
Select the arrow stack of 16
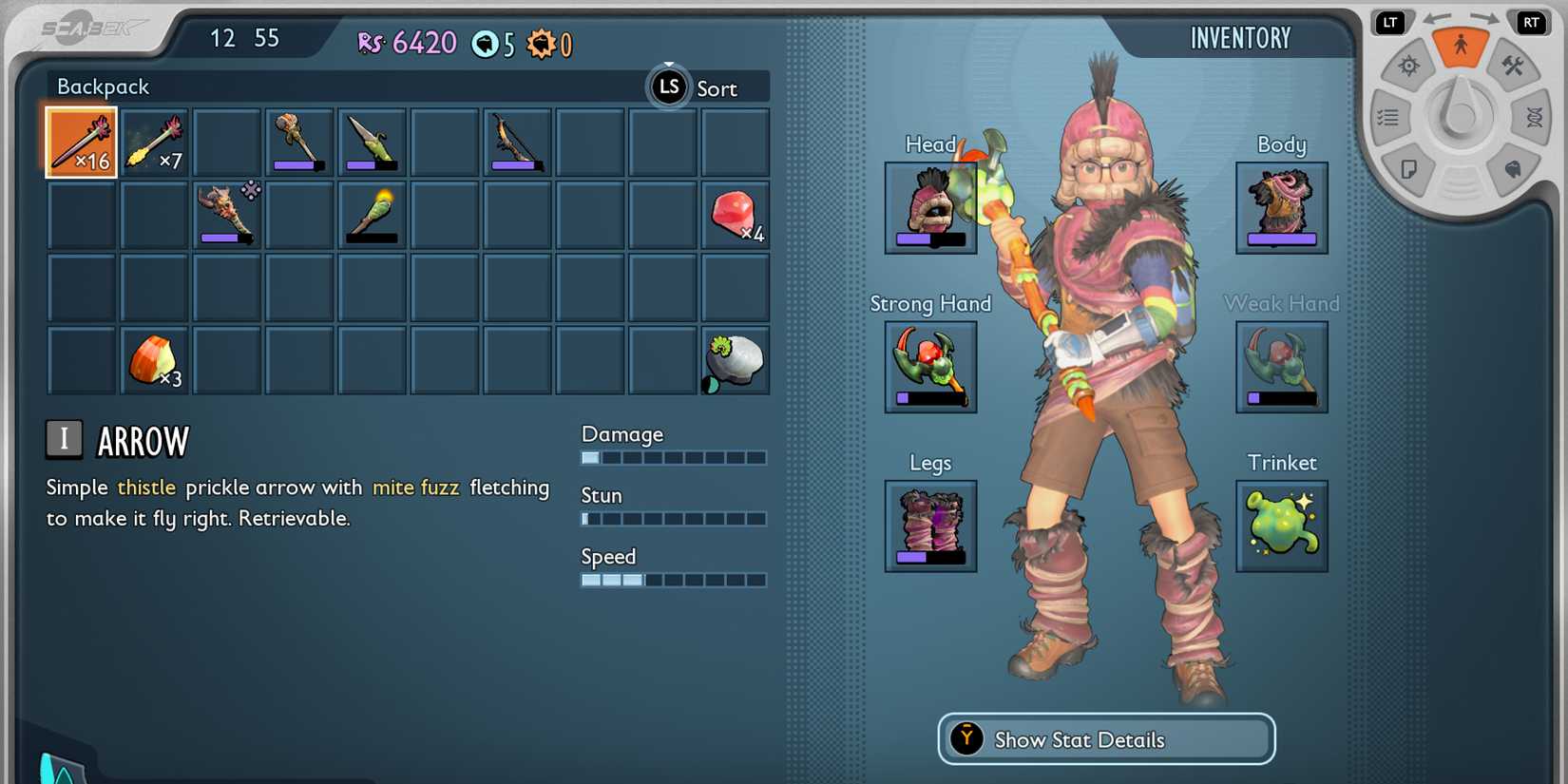[x=82, y=143]
